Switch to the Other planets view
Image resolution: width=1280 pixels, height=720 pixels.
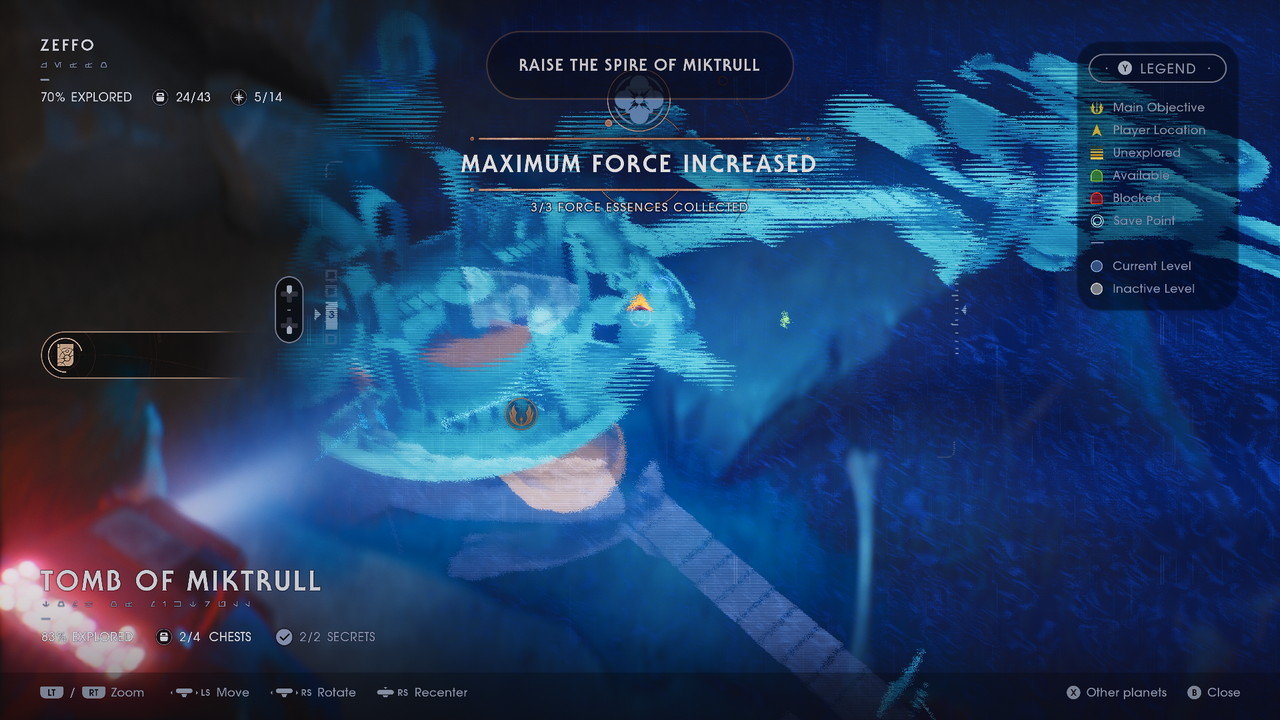(1115, 692)
